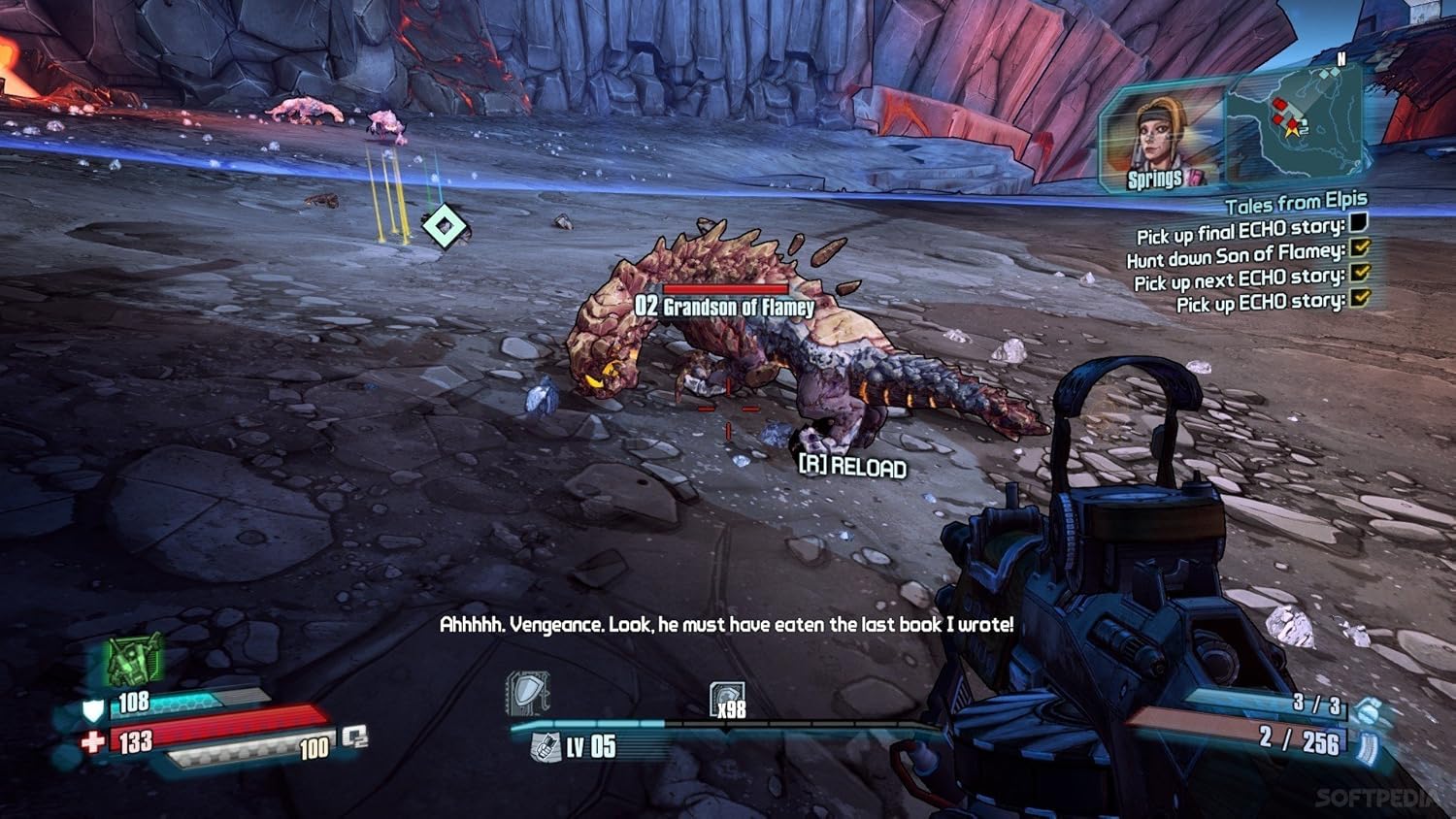
Task: Click the shield icon beside 108
Action: (x=93, y=709)
